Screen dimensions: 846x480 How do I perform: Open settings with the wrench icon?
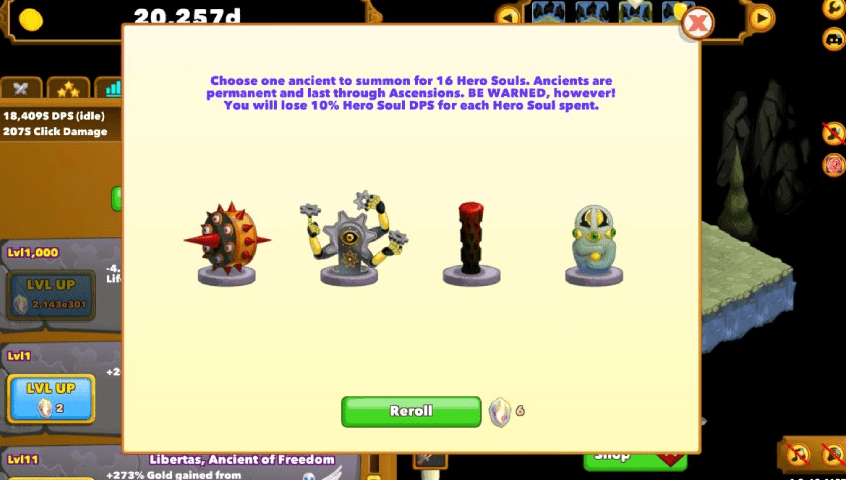(x=832, y=9)
